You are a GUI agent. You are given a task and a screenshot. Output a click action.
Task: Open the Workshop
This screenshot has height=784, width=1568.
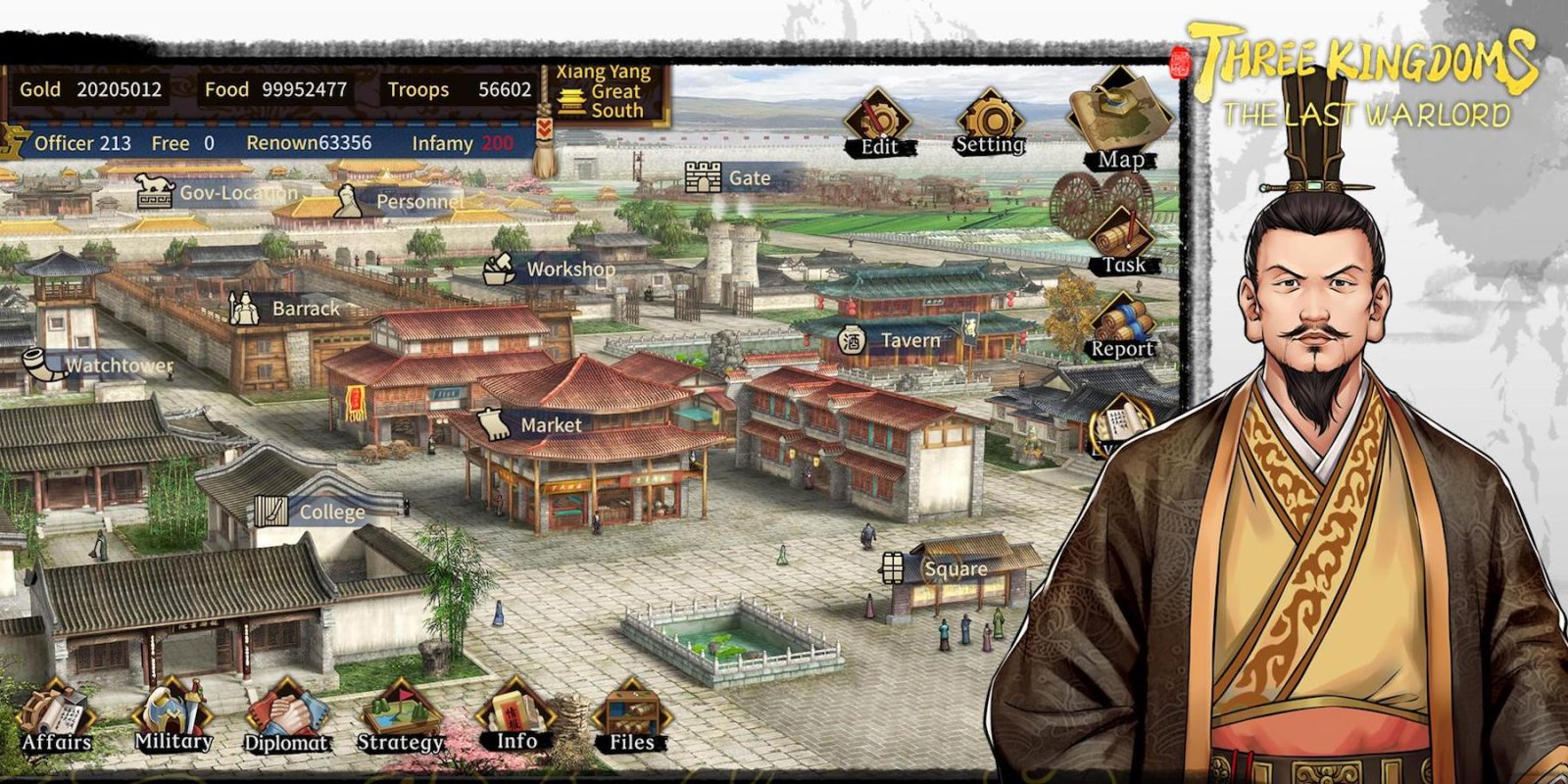click(x=495, y=267)
